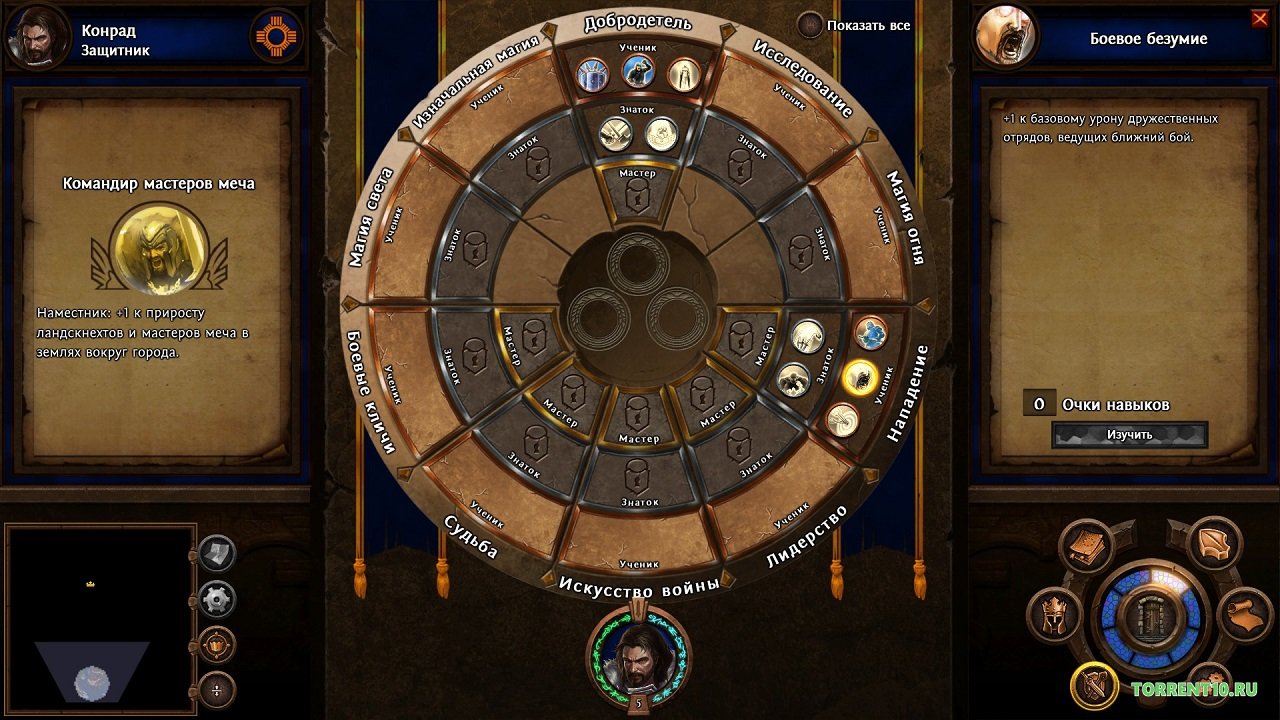Click the Изучить button
The height and width of the screenshot is (720, 1280).
pos(1129,435)
